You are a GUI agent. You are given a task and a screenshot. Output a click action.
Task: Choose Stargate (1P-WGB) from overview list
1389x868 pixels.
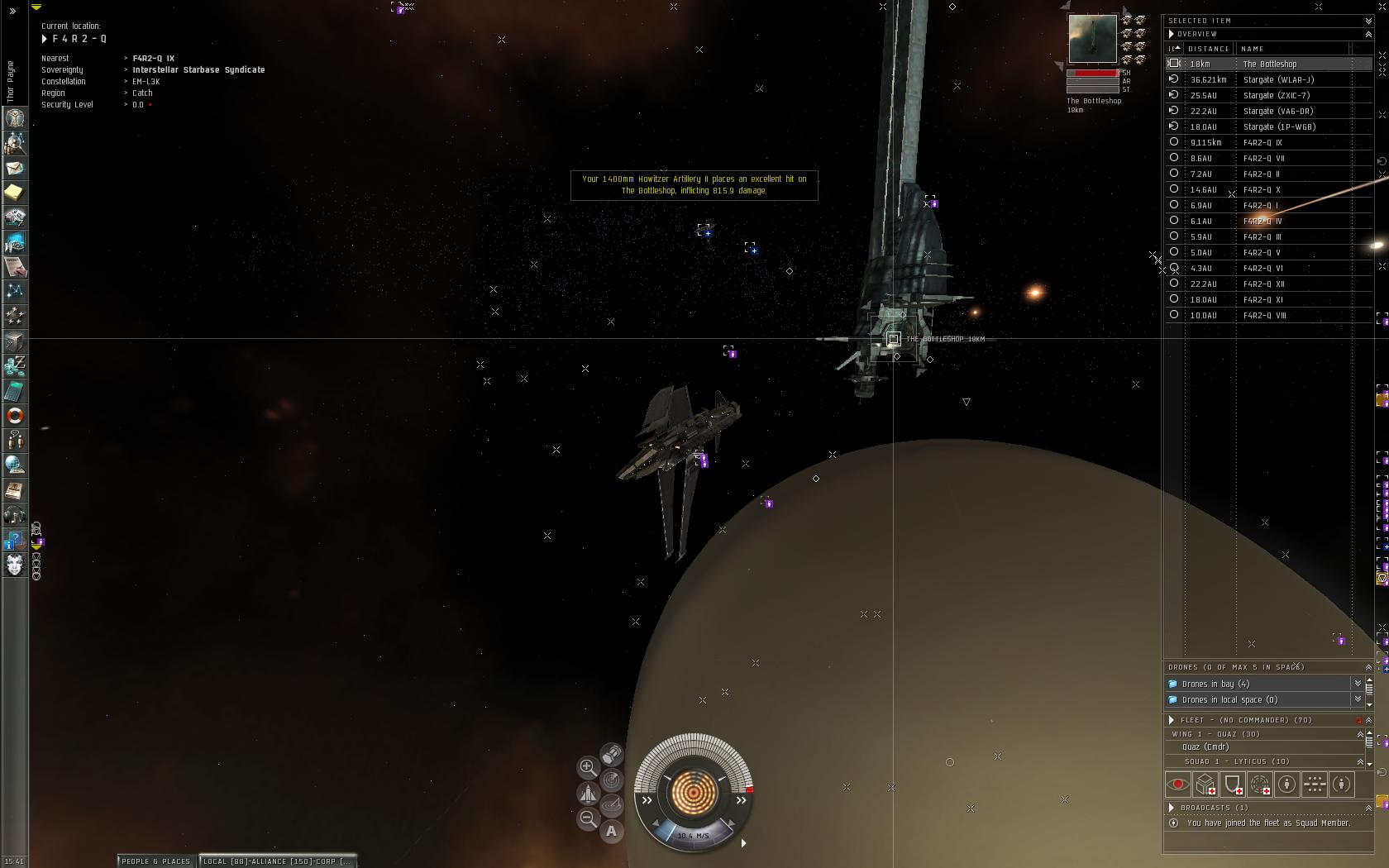coord(1279,126)
